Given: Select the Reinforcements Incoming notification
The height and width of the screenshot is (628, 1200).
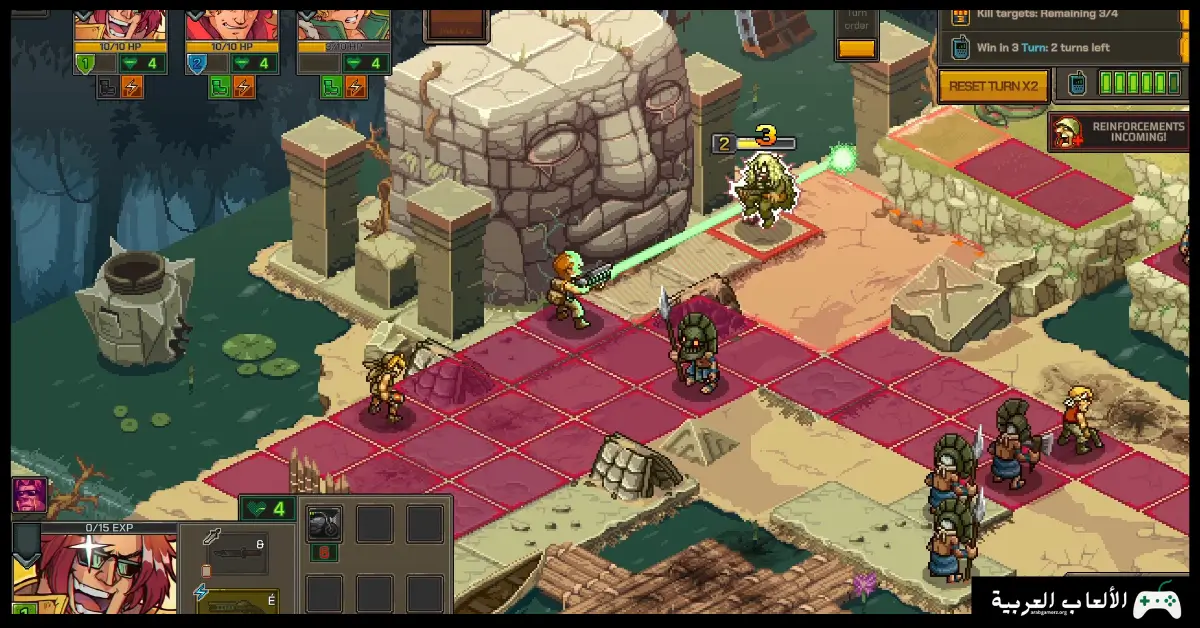Looking at the screenshot, I should tap(1118, 132).
